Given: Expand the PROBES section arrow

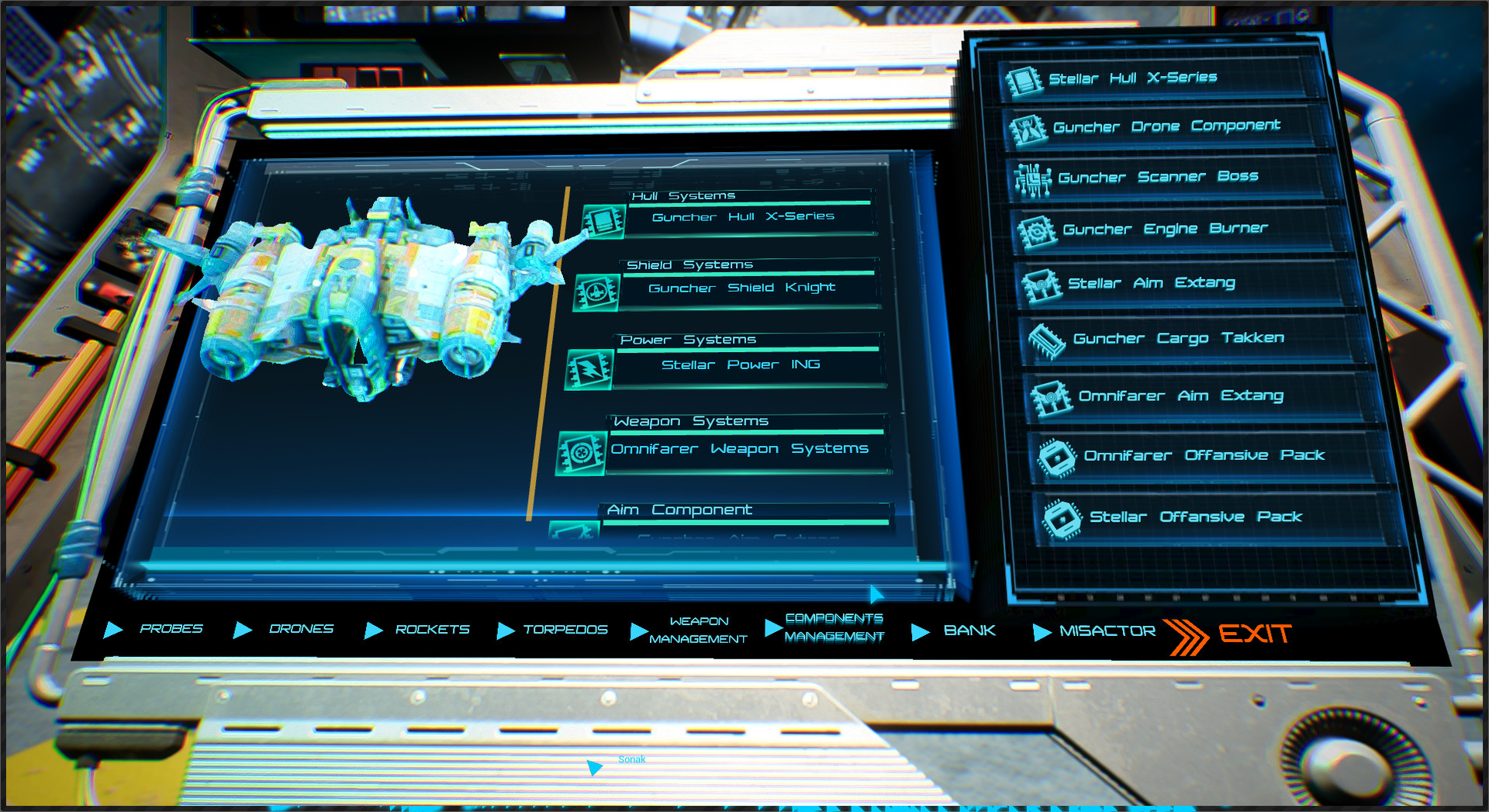Looking at the screenshot, I should (116, 630).
